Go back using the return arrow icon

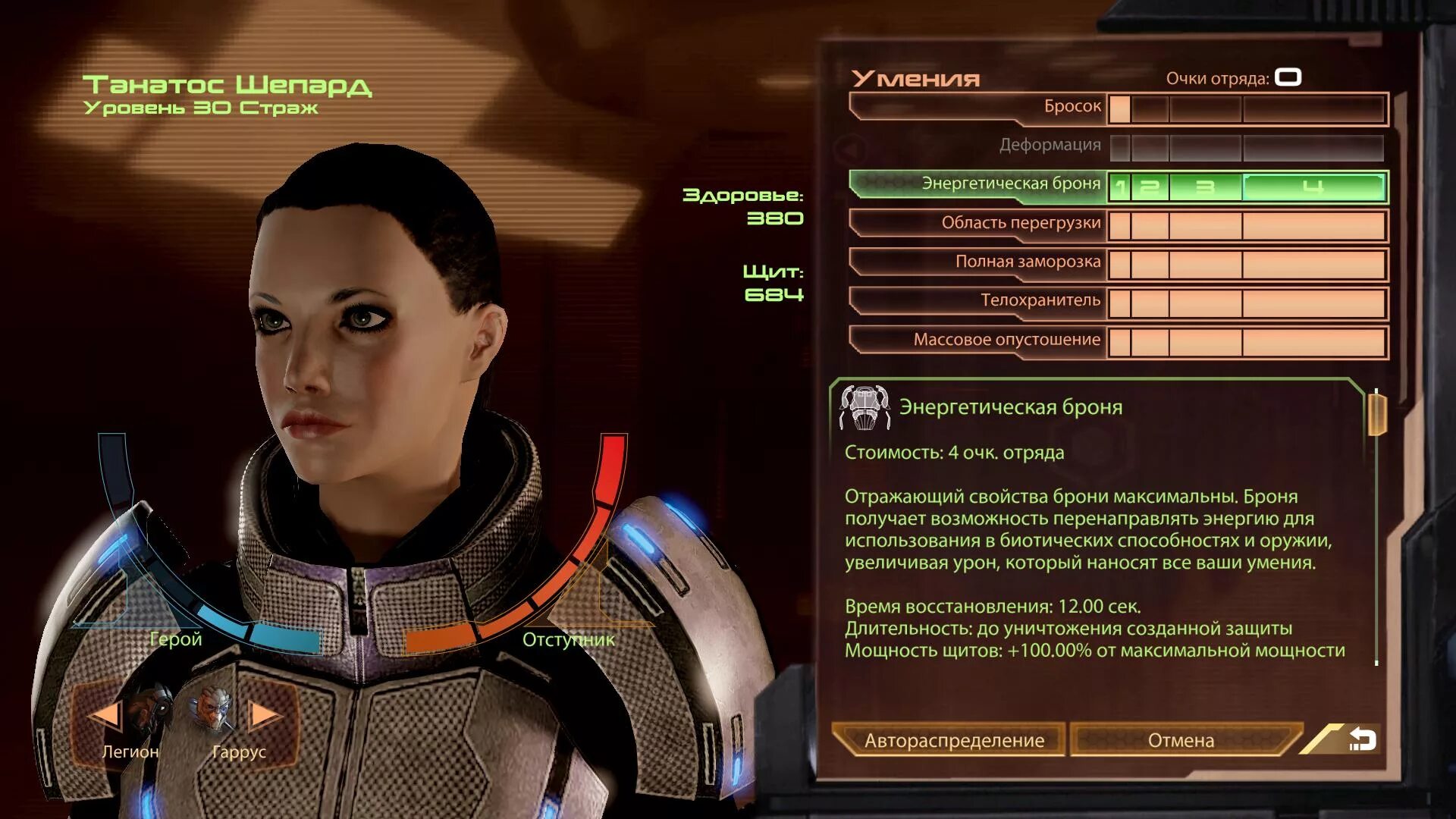1362,739
